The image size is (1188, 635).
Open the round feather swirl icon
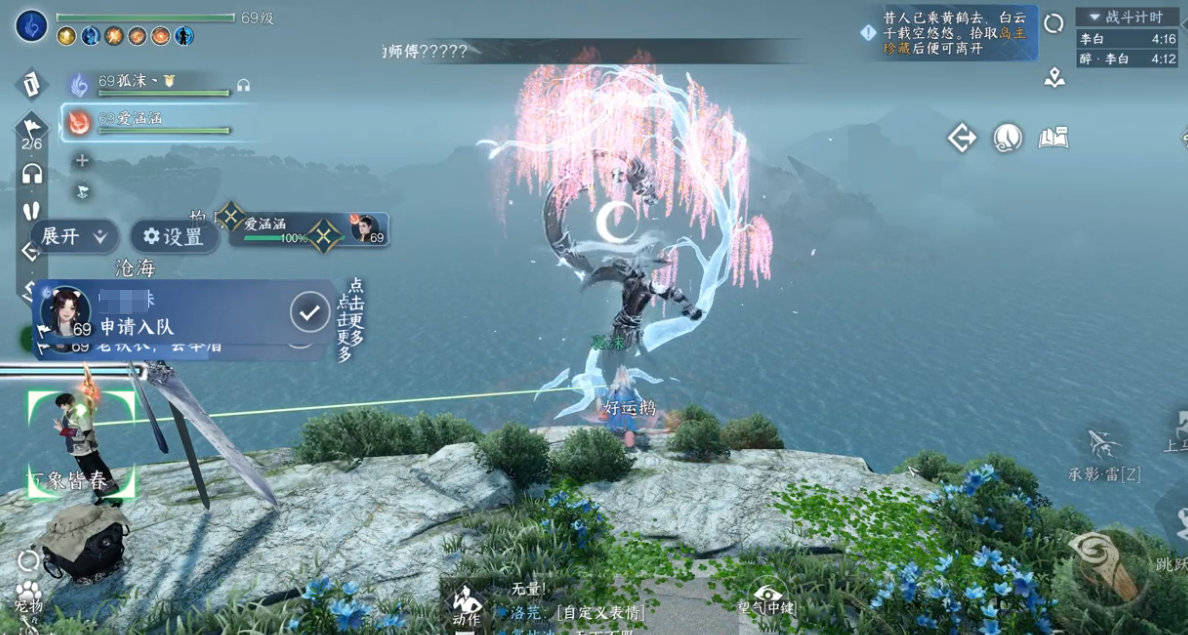click(x=1007, y=138)
